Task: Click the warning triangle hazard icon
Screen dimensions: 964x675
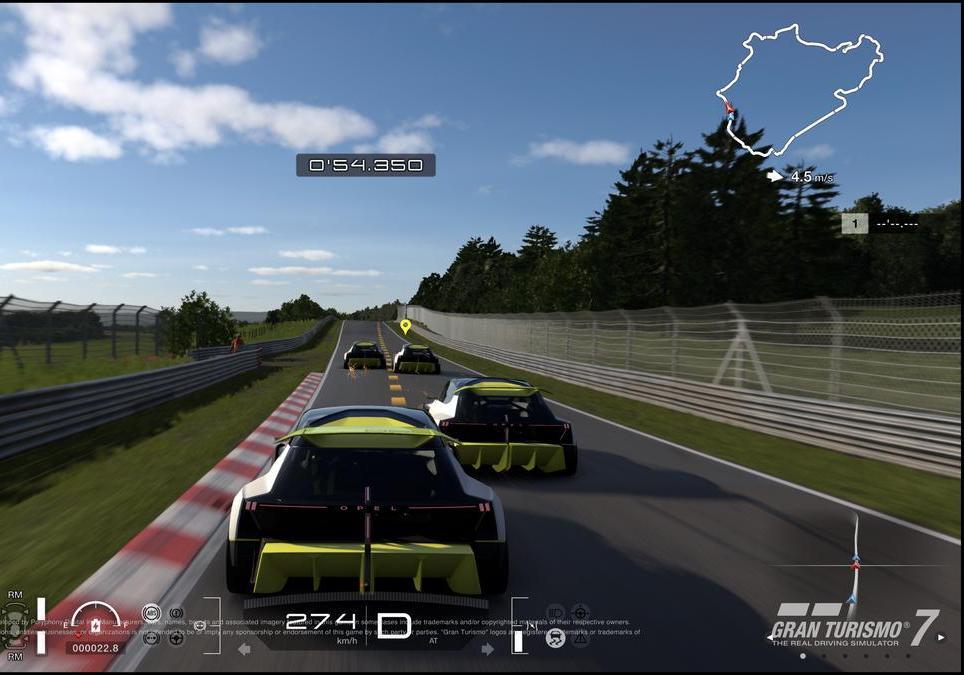Action: 580,637
